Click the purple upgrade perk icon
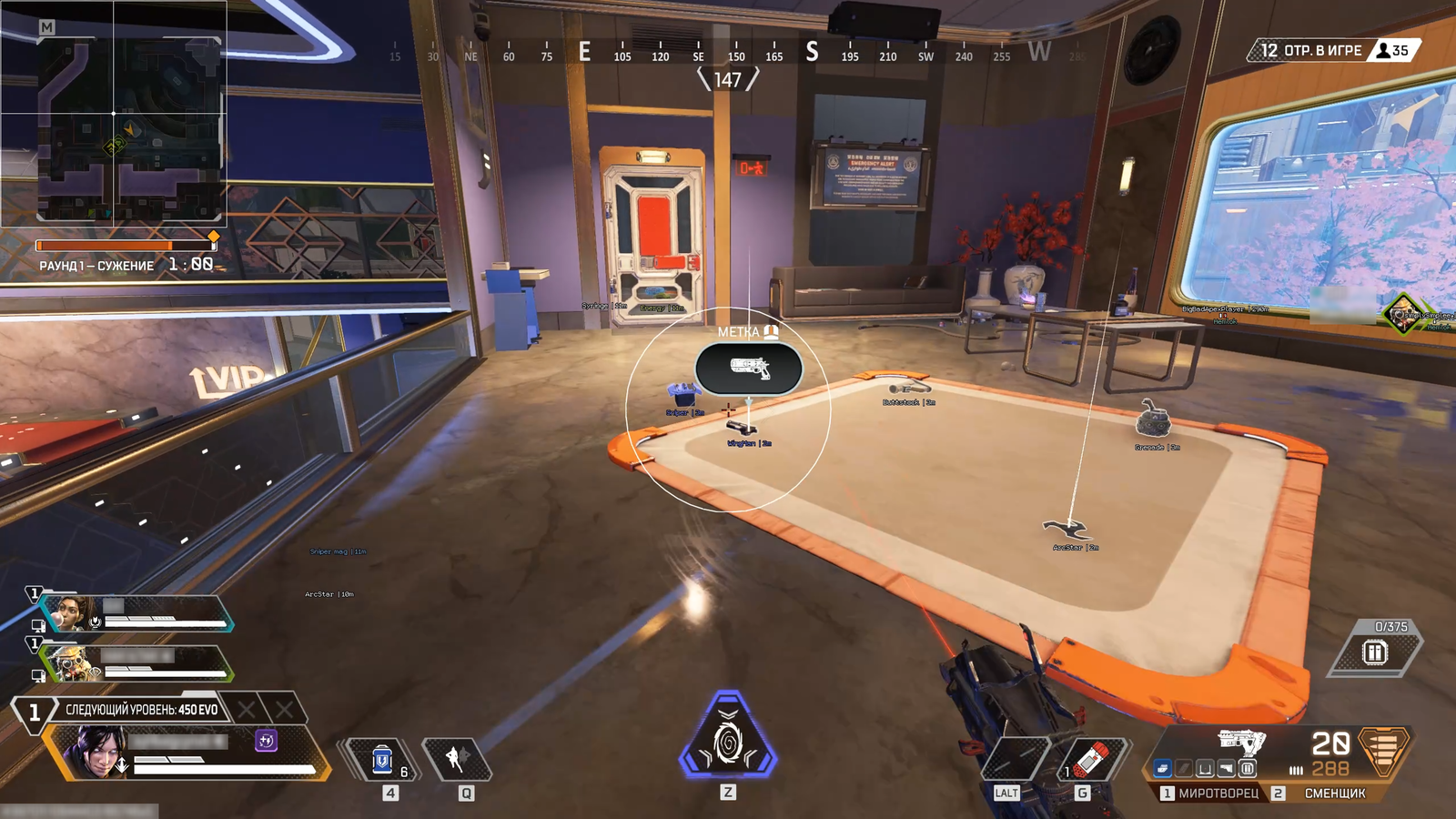Screen dimensions: 1456x819 pyautogui.click(x=266, y=741)
